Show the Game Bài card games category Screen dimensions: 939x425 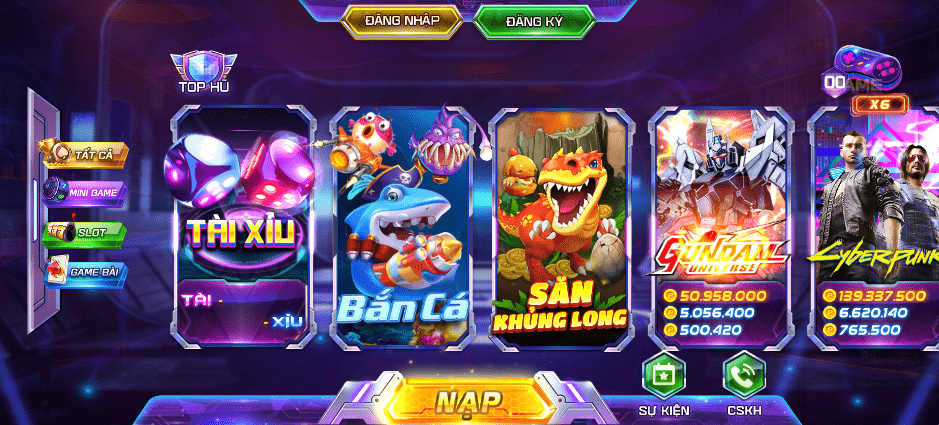pyautogui.click(x=86, y=271)
